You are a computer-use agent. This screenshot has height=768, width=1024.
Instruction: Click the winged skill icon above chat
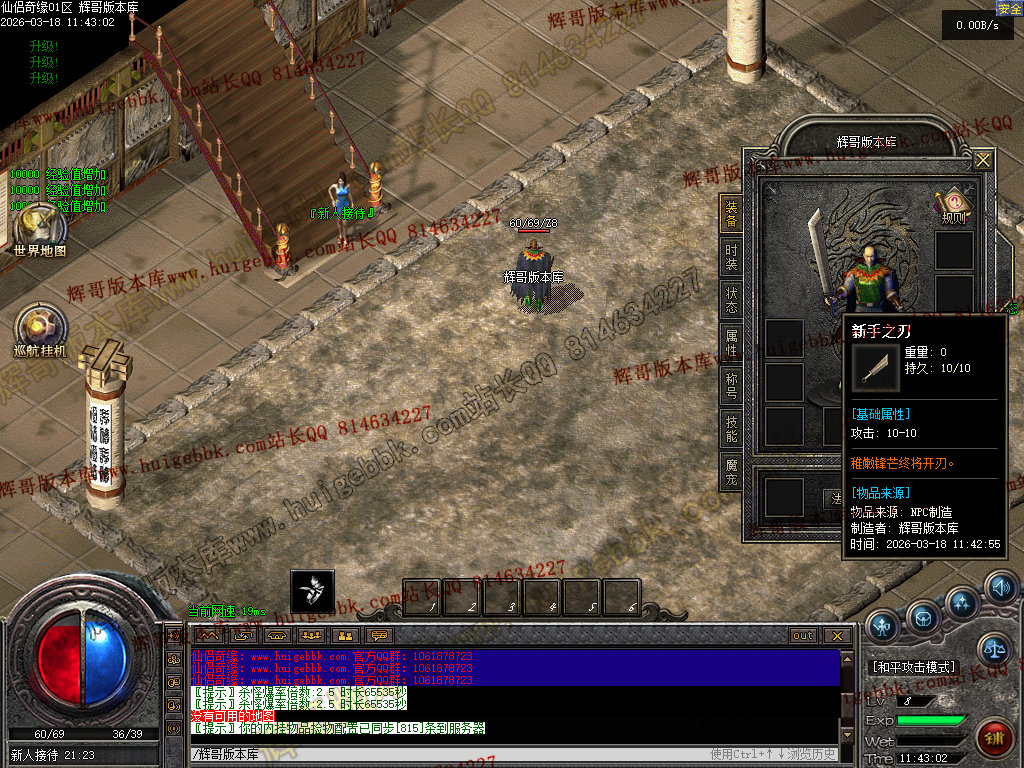coord(312,591)
